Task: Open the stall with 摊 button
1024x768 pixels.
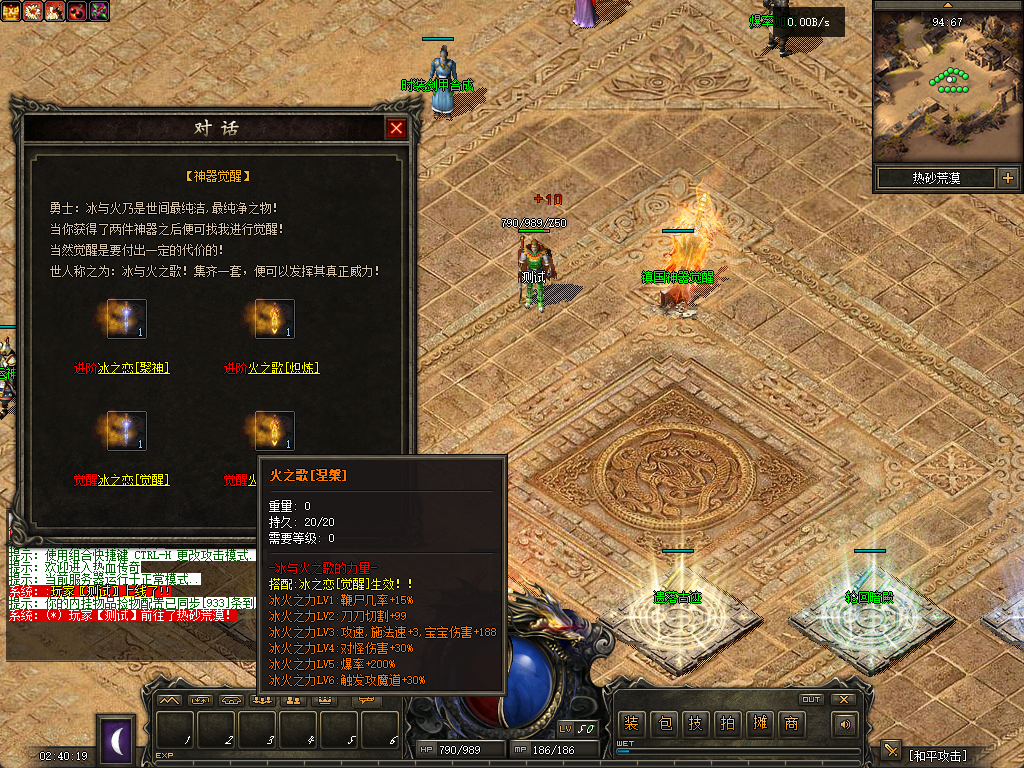Action: tap(759, 724)
